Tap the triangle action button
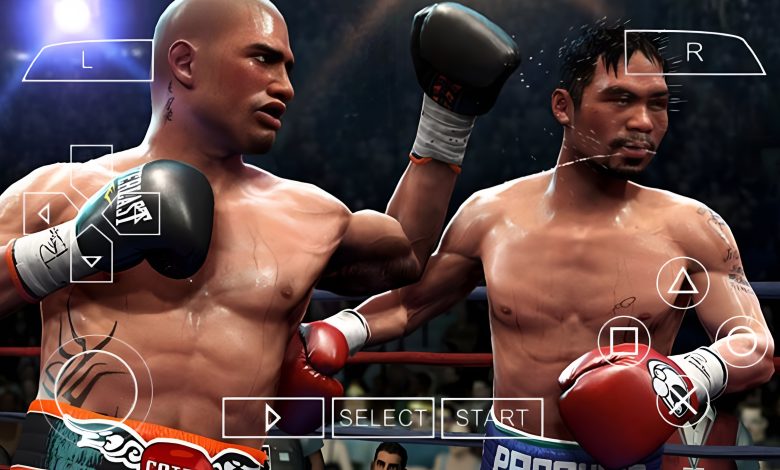This screenshot has height=470, width=780. coord(683,282)
